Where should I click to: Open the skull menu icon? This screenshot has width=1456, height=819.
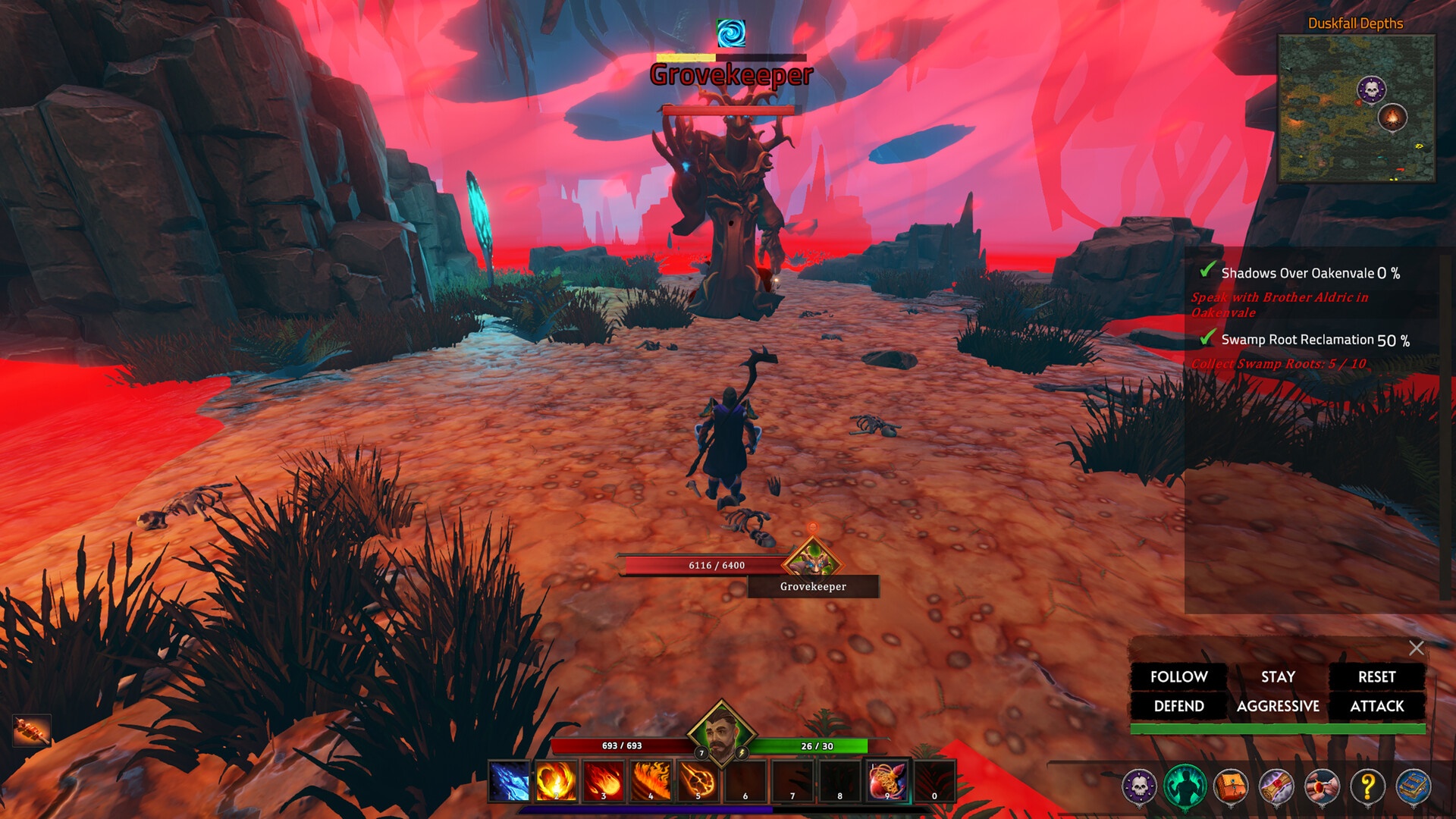click(1139, 786)
